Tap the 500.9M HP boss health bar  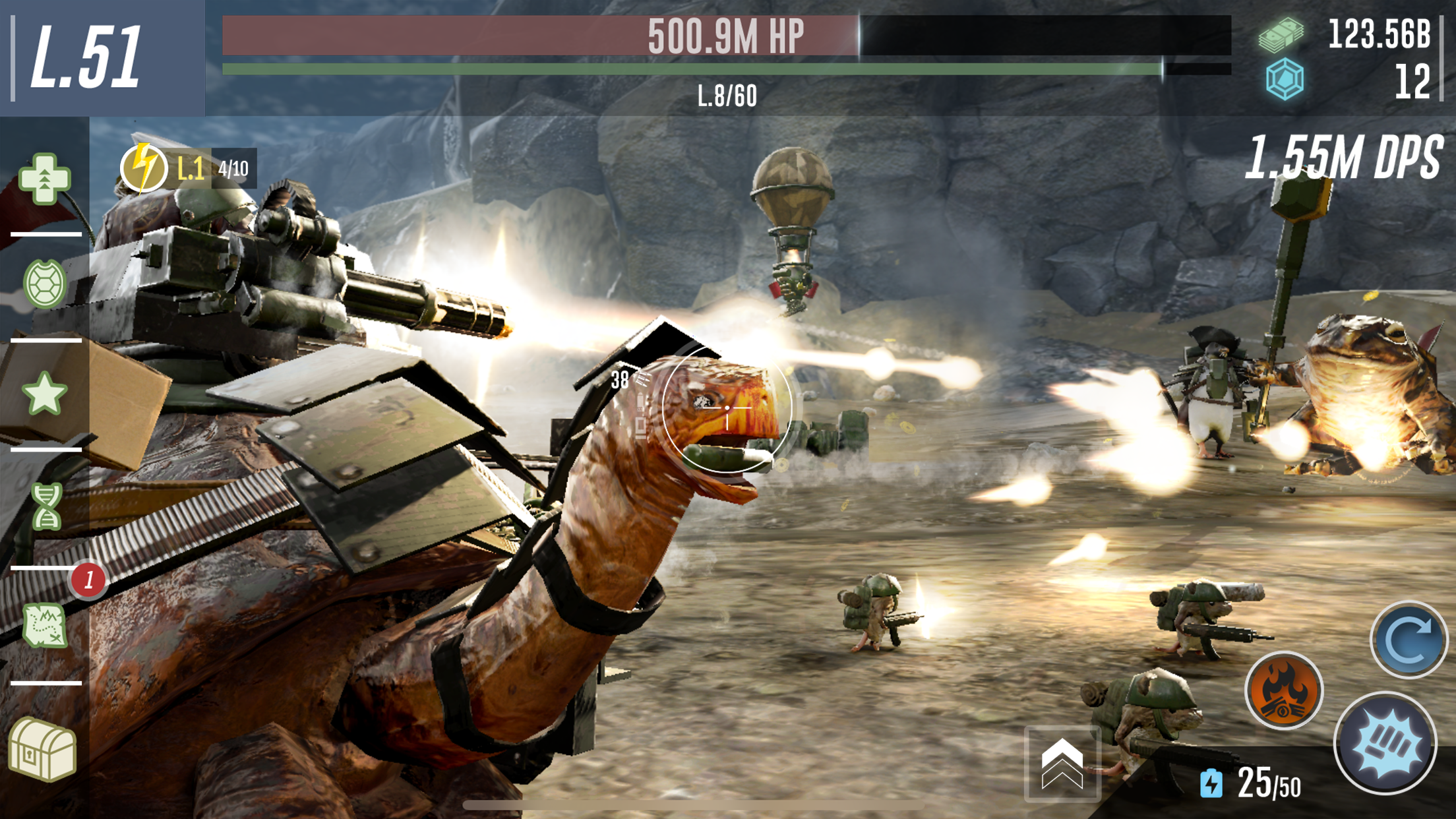725,36
